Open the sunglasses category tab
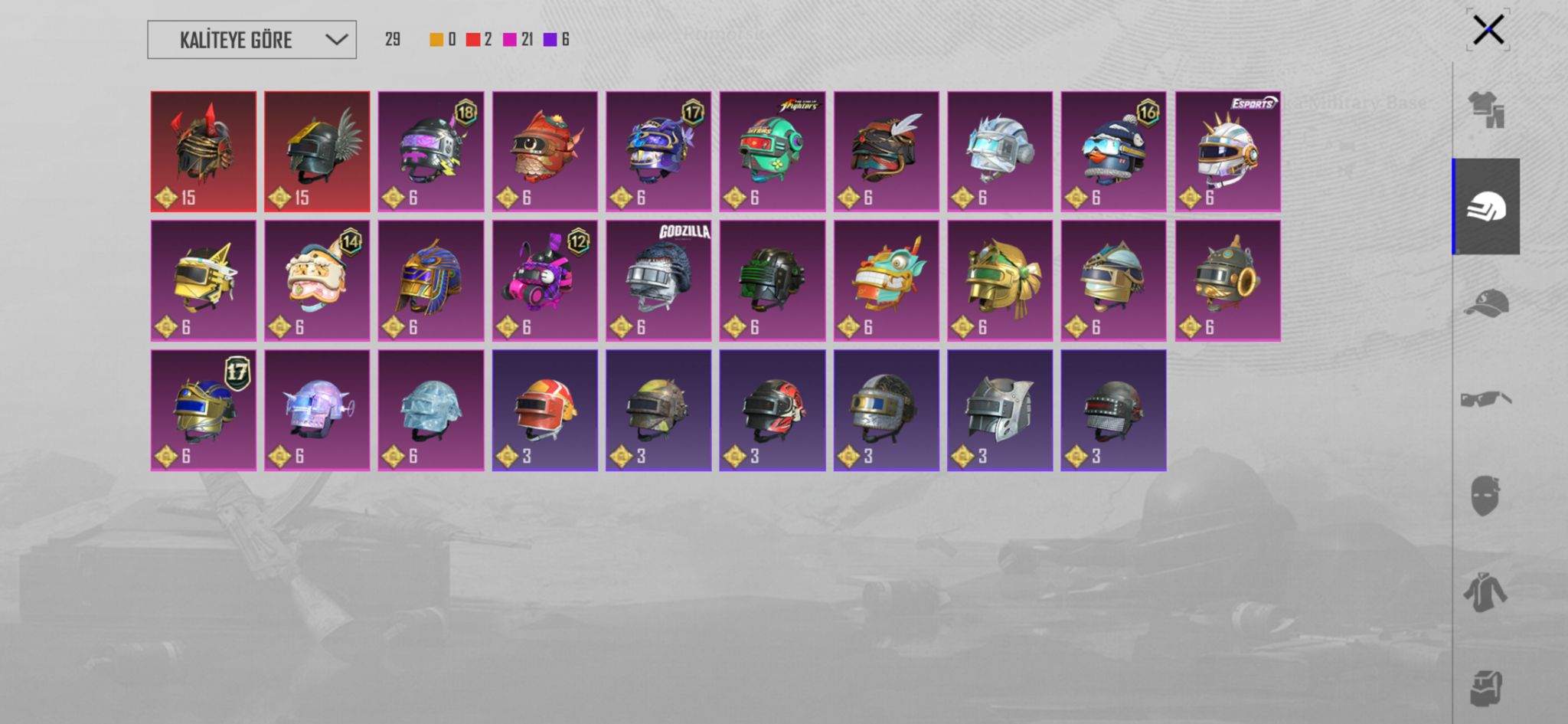 1486,399
